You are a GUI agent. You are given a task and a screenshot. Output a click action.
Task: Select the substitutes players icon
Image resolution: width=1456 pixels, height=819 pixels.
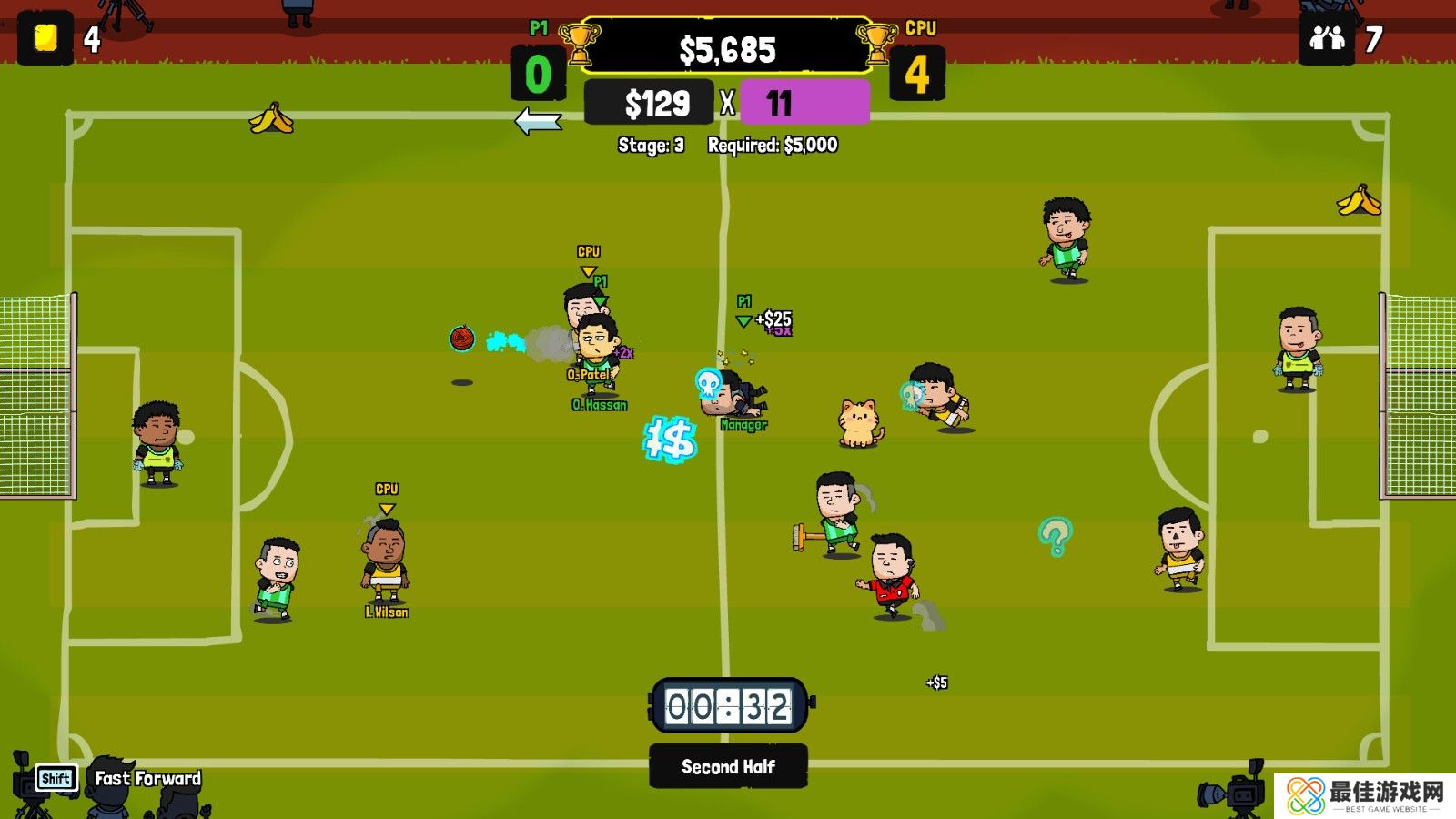click(1327, 38)
